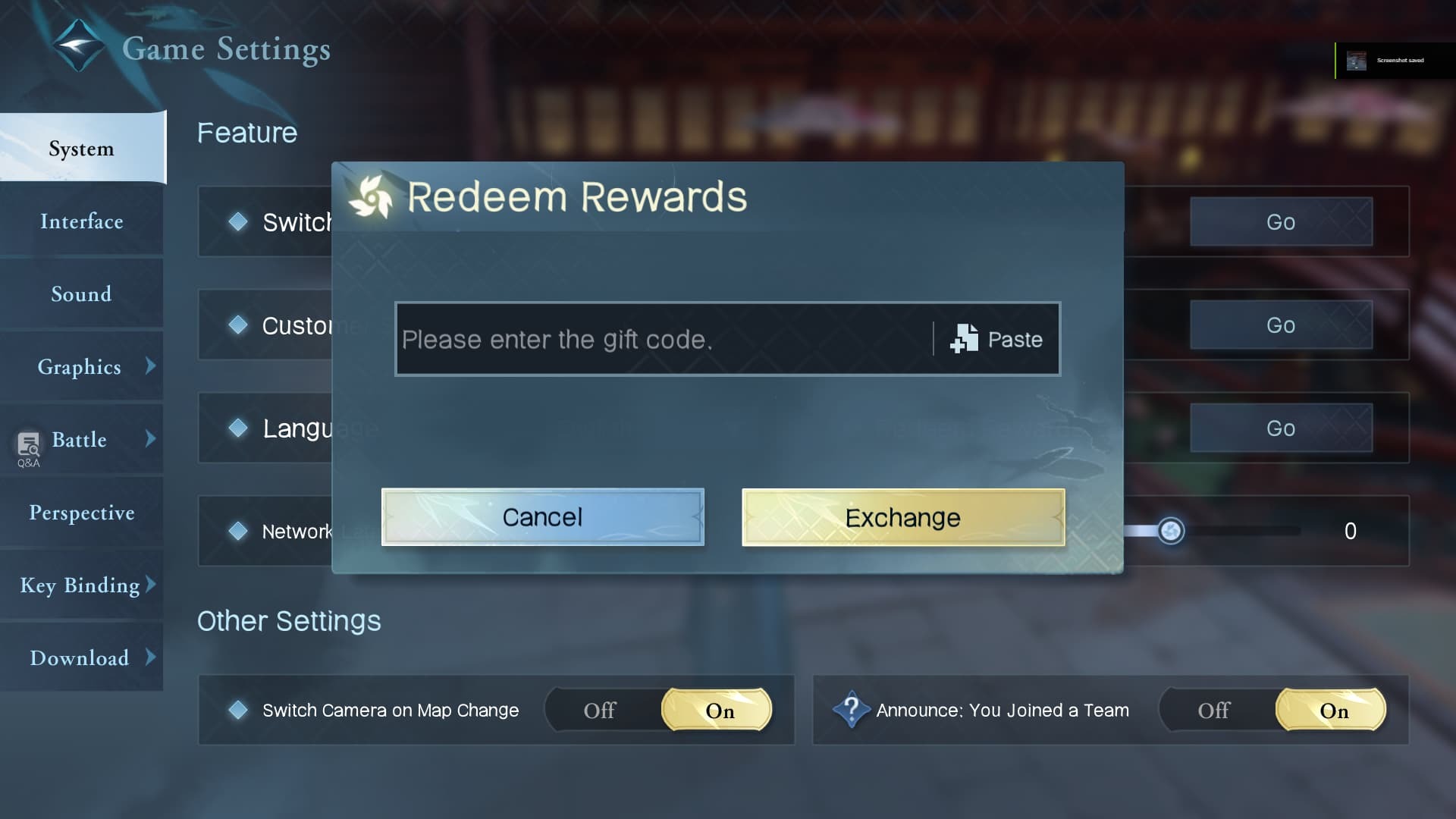Click the question mark icon before Announce setting

(x=851, y=710)
